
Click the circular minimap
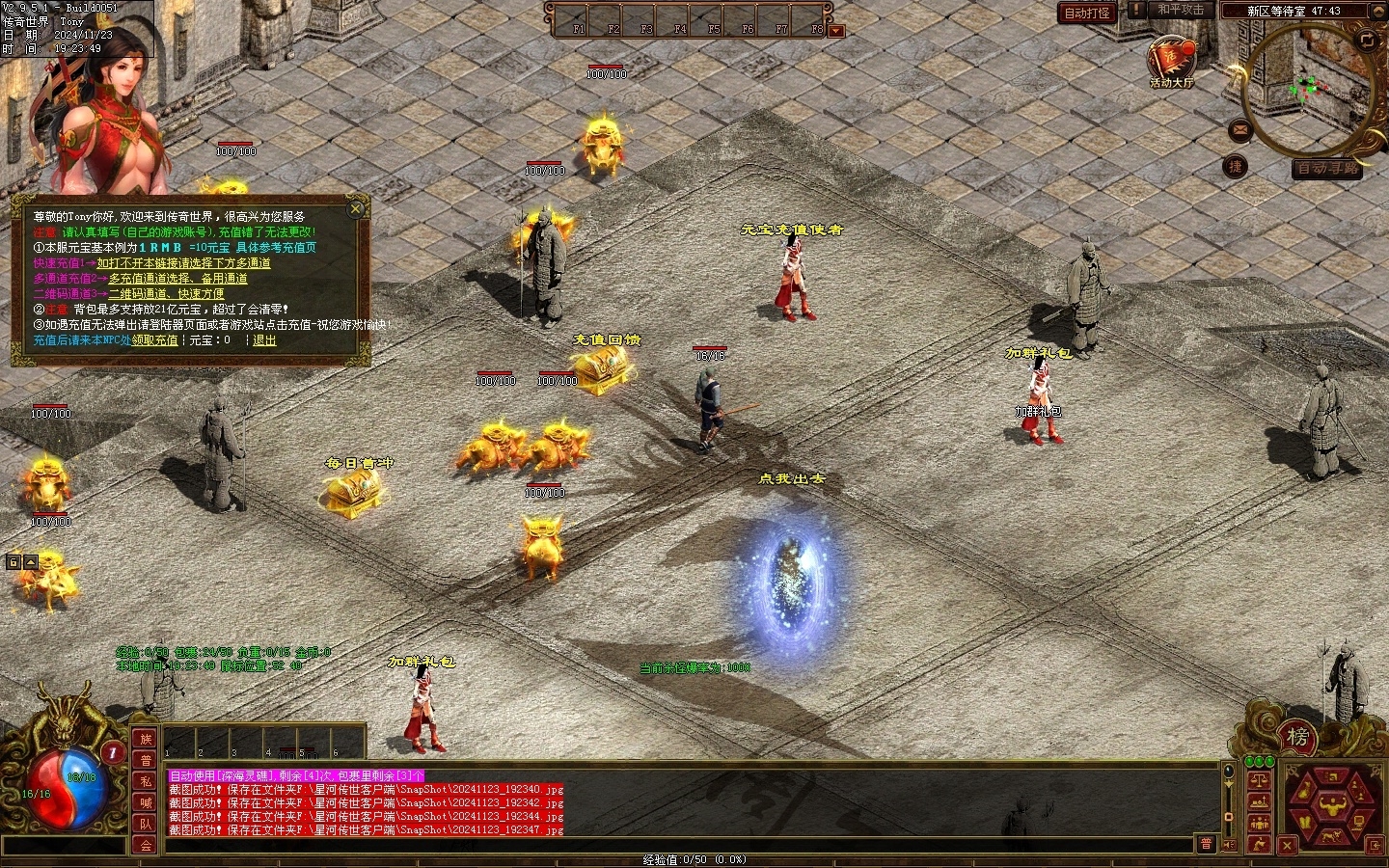[x=1308, y=89]
